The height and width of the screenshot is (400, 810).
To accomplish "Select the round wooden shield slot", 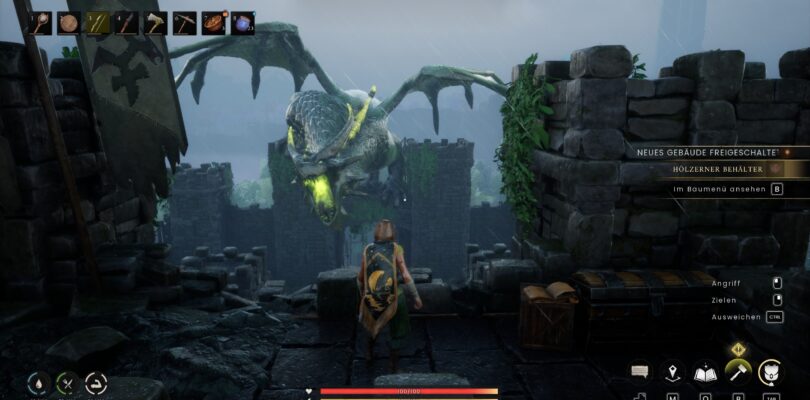I will tap(69, 22).
